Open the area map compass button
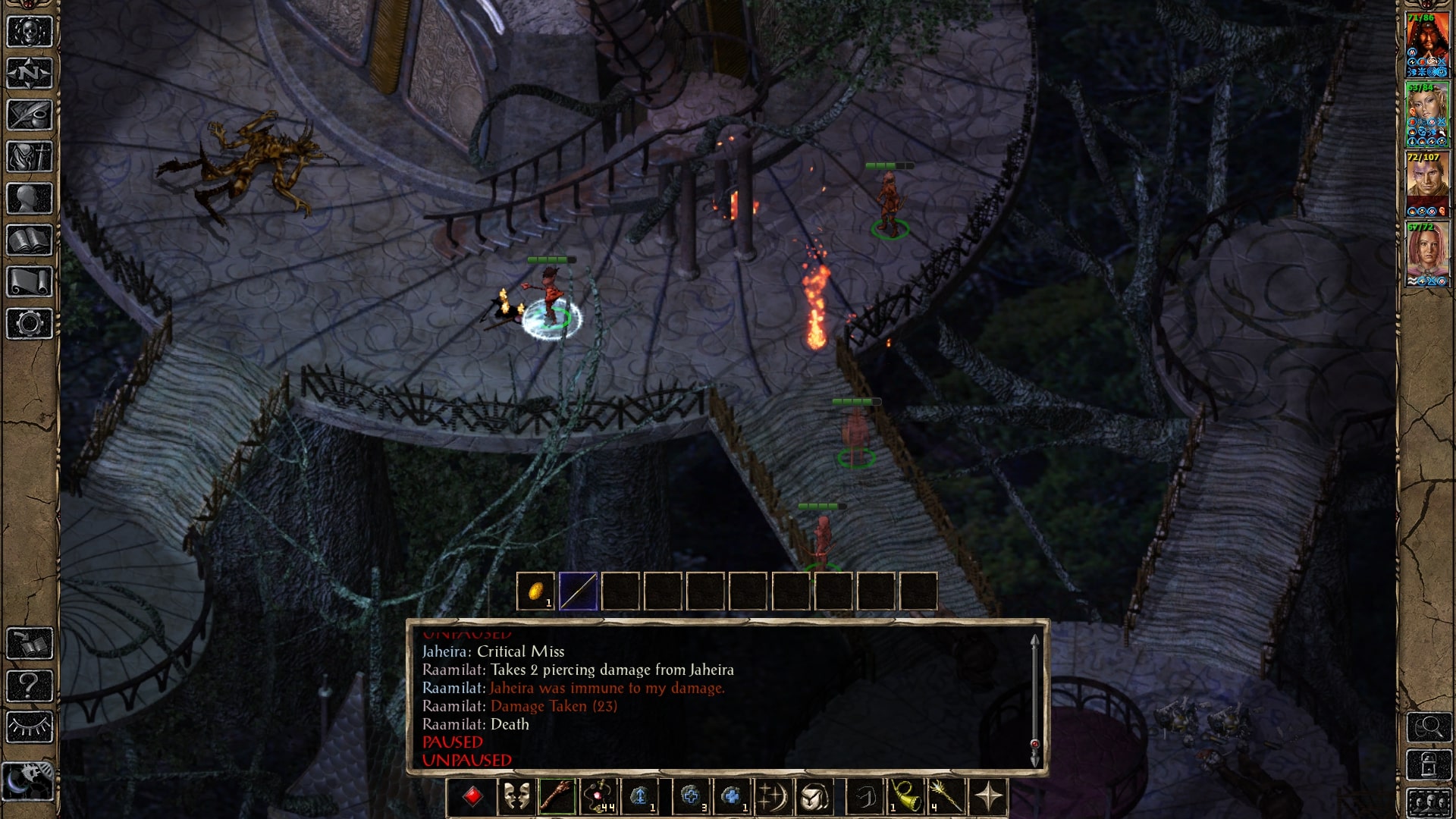The height and width of the screenshot is (819, 1456). 30,74
